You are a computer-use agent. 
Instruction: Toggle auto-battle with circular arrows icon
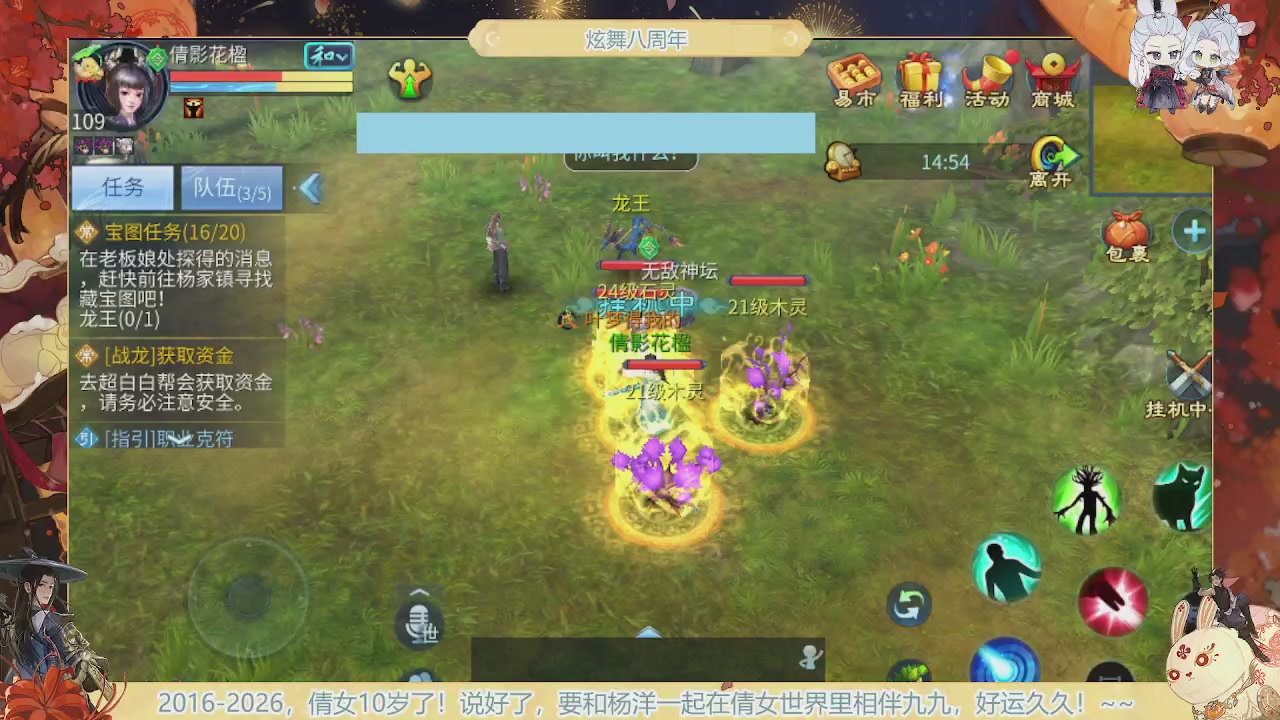click(x=908, y=605)
